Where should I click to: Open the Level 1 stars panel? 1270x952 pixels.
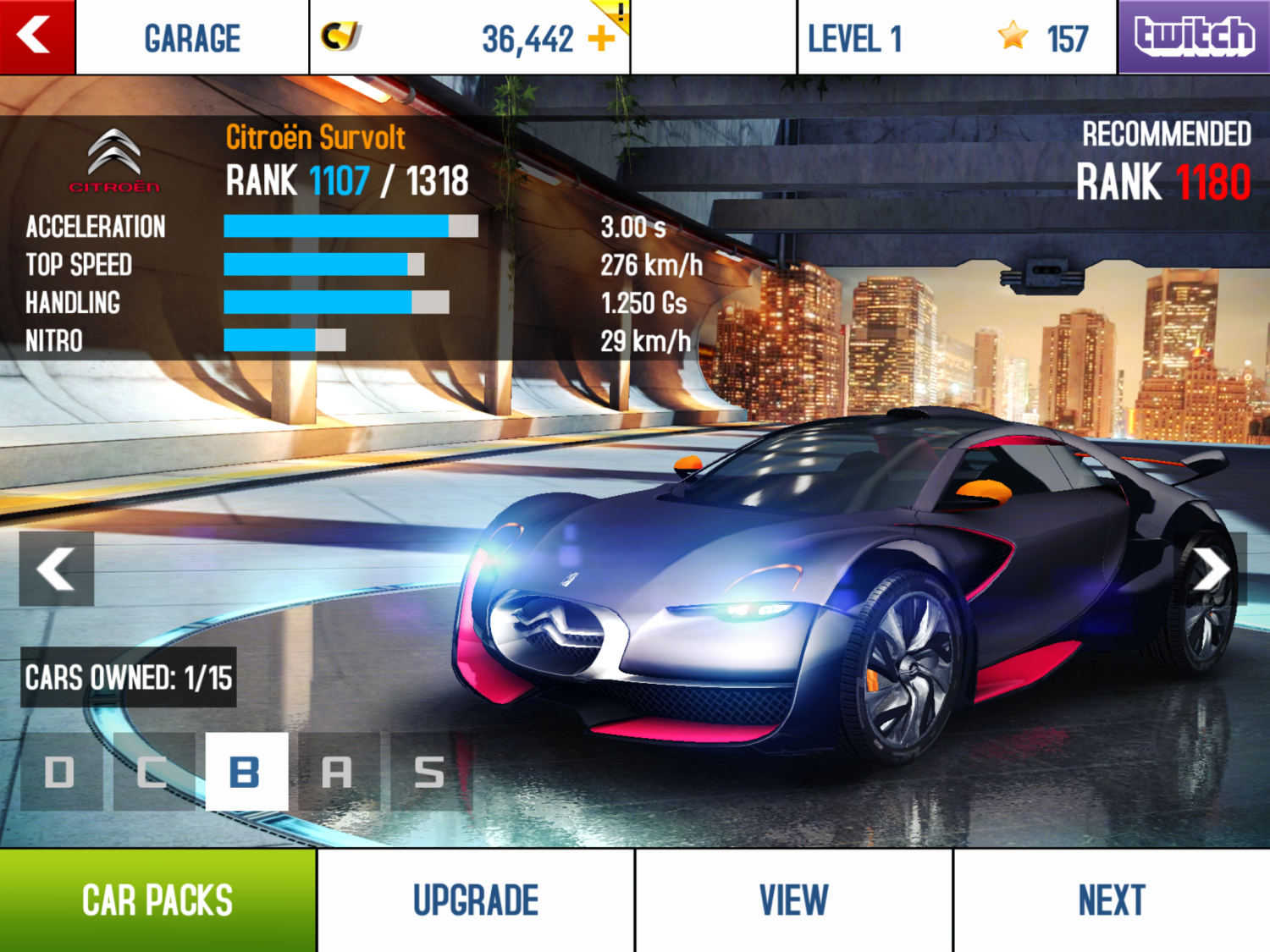point(957,38)
